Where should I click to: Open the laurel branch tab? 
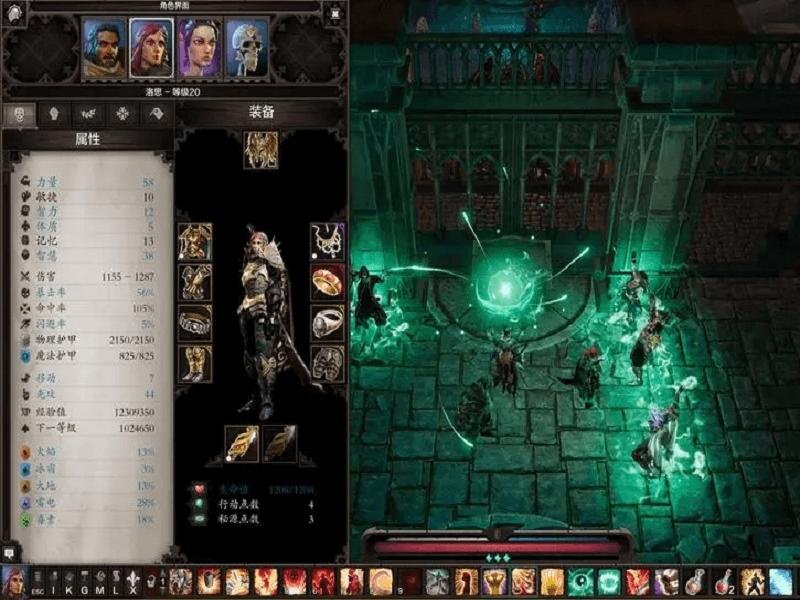[88, 114]
